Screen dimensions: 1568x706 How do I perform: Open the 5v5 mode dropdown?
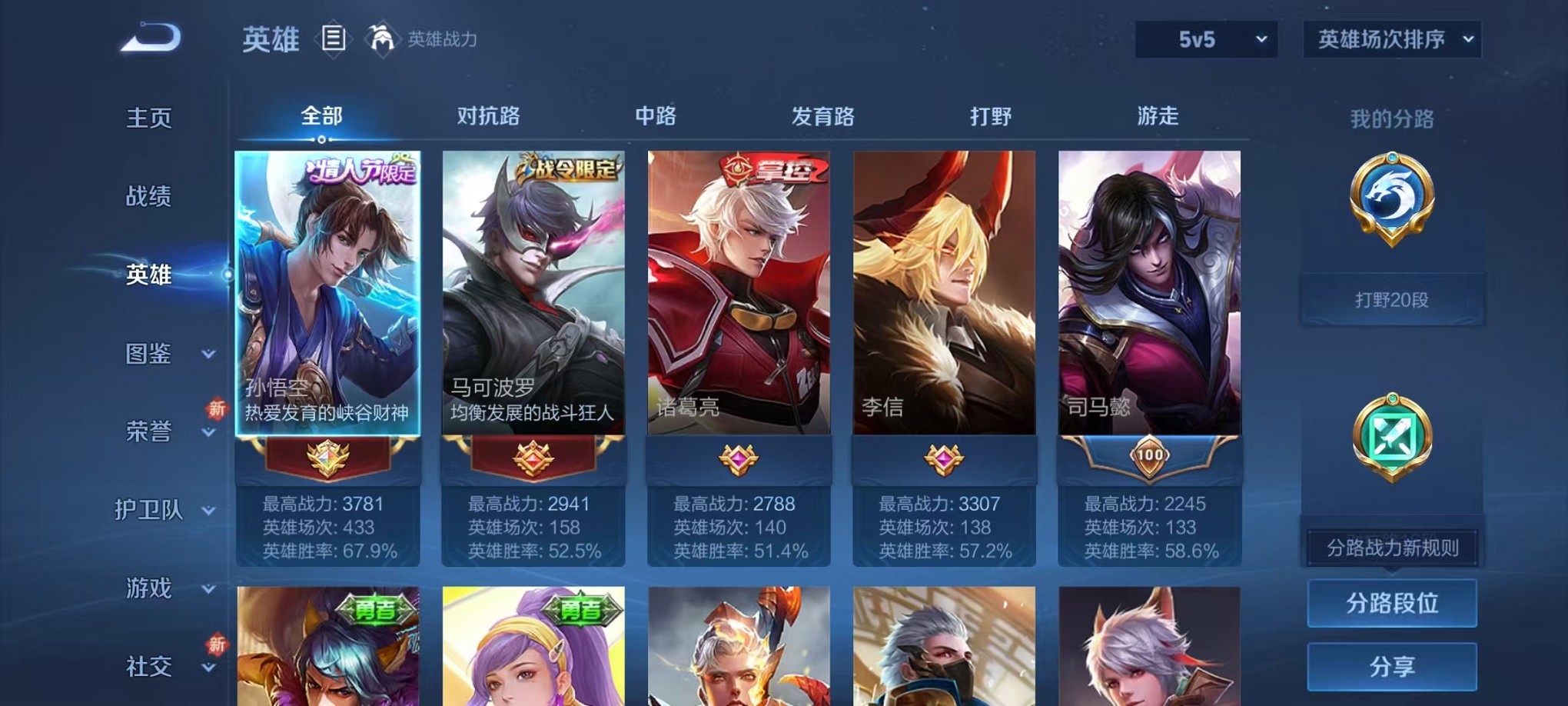coord(1205,37)
